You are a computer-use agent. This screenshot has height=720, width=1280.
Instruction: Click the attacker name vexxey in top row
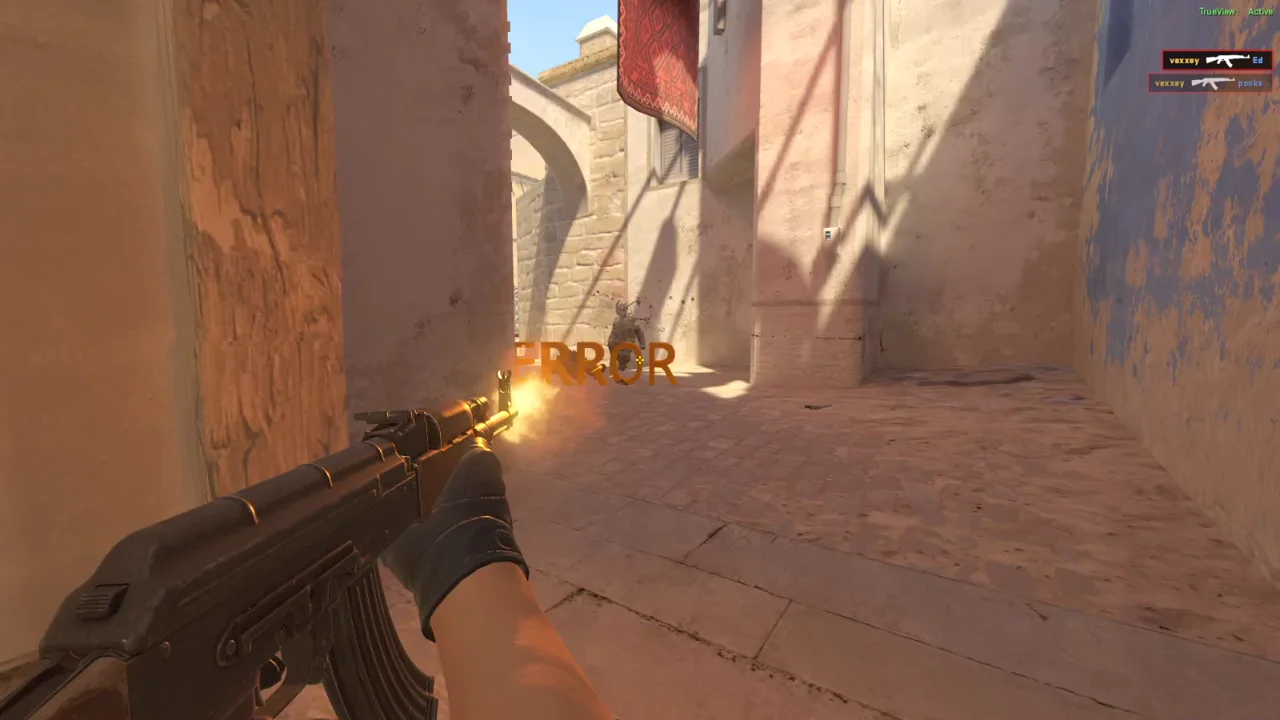pyautogui.click(x=1184, y=60)
